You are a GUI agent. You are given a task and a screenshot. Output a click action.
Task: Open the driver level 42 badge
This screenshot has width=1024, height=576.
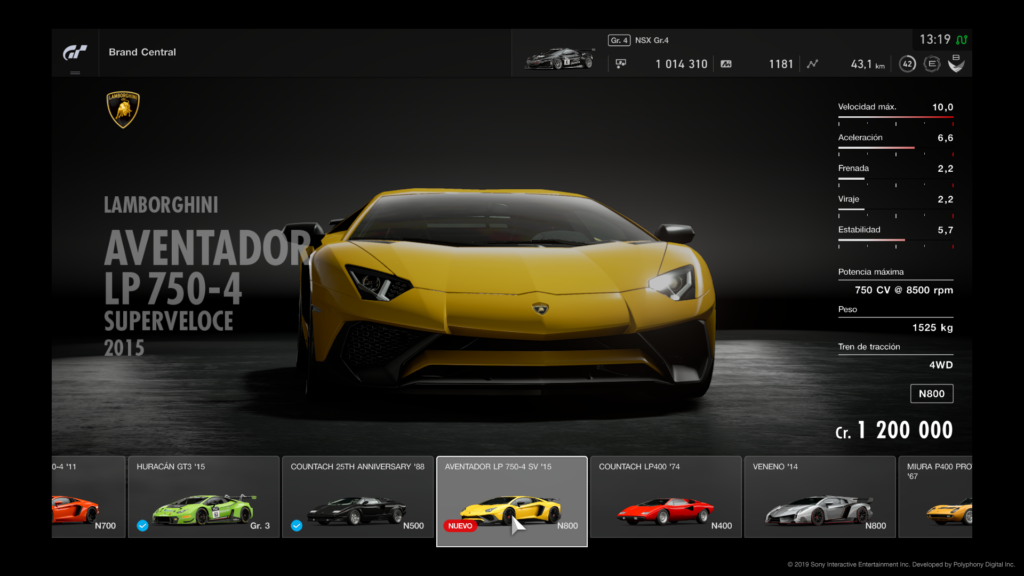pyautogui.click(x=907, y=64)
